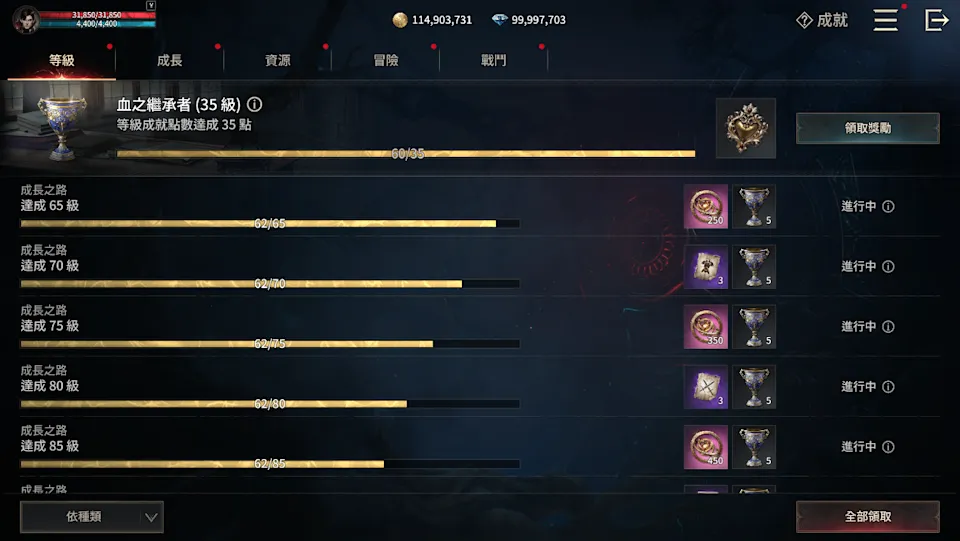Screen dimensions: 960x541
Task: Show info for the 達成 65 級 status
Action: 888,207
